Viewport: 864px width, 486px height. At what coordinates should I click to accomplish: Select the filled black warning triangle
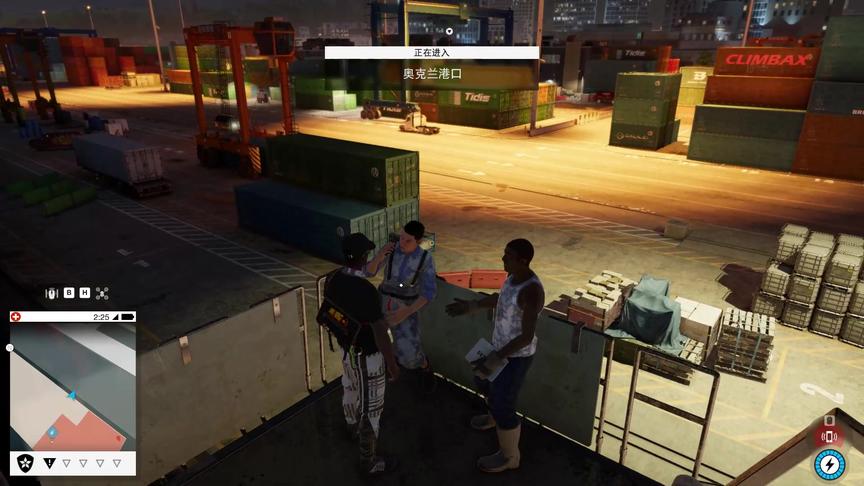pos(49,463)
